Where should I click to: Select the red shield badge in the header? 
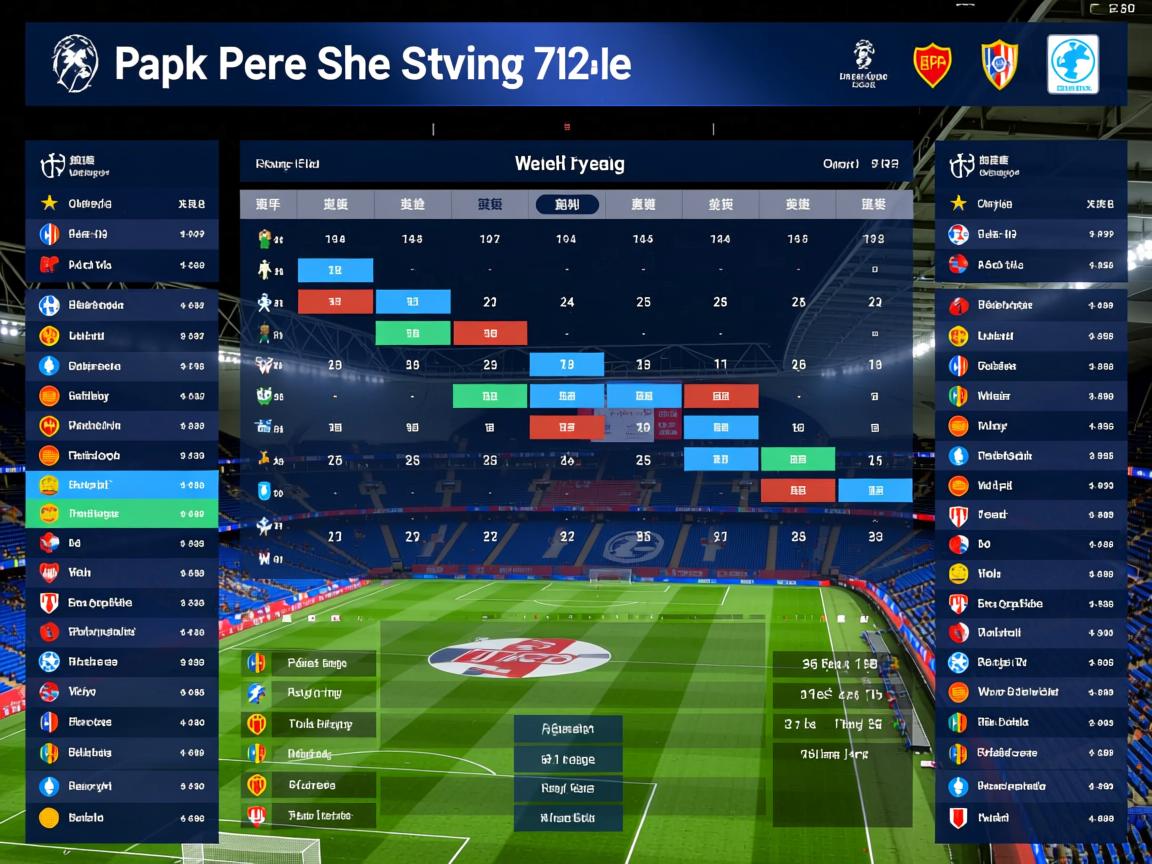pos(932,64)
